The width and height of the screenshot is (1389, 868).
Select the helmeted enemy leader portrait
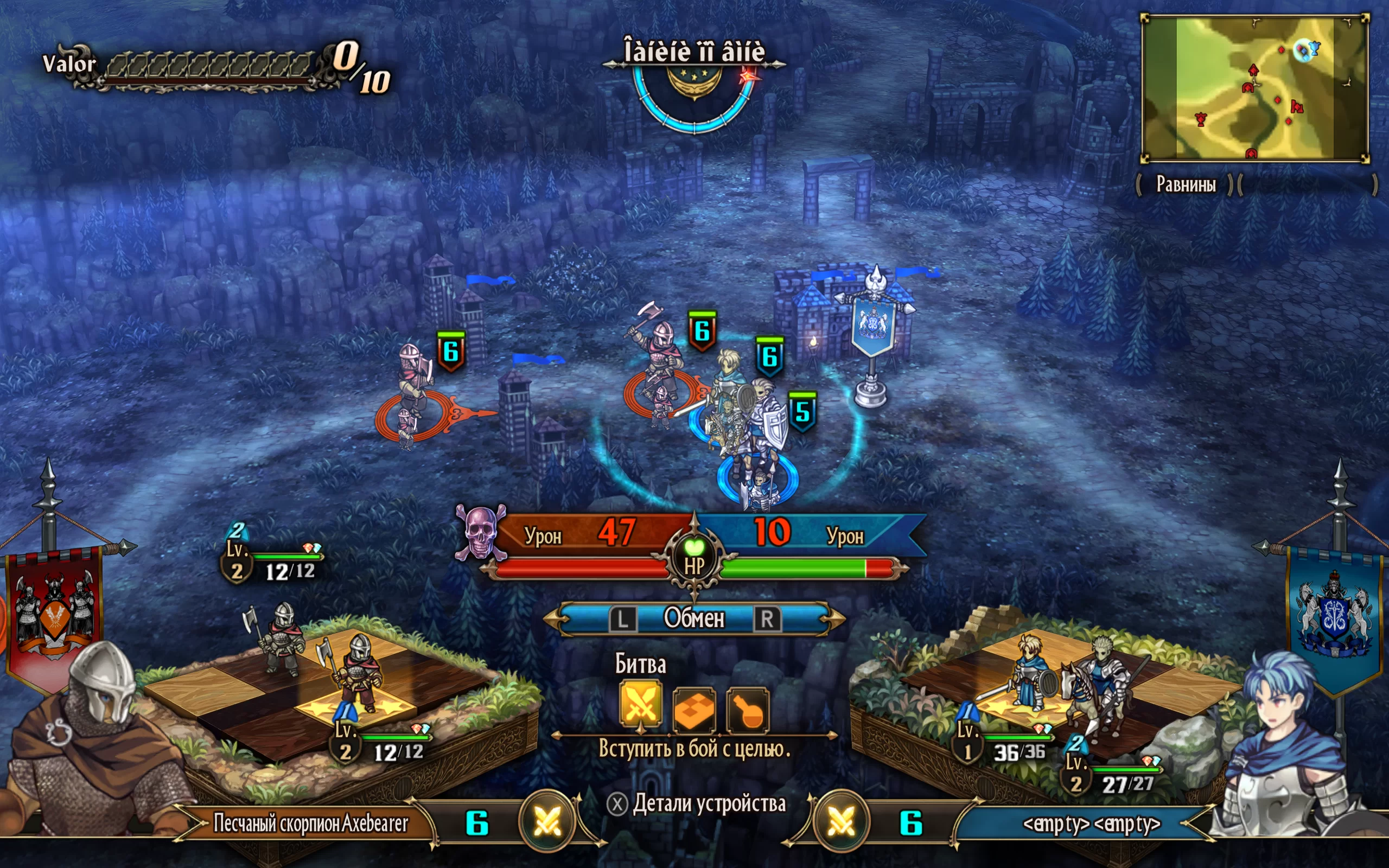92,746
